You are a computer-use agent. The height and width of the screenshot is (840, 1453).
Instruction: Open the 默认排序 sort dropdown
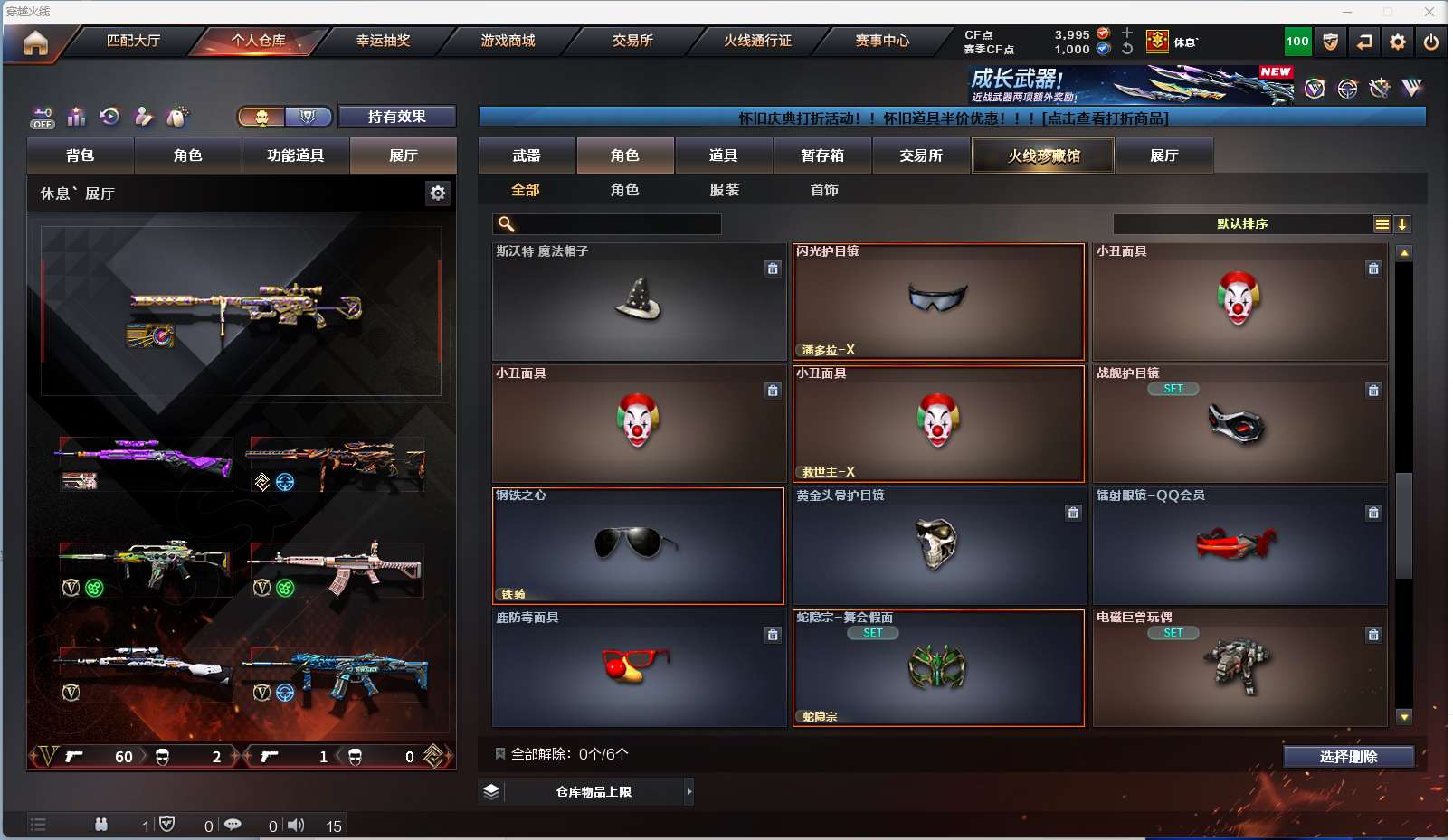click(x=1243, y=224)
